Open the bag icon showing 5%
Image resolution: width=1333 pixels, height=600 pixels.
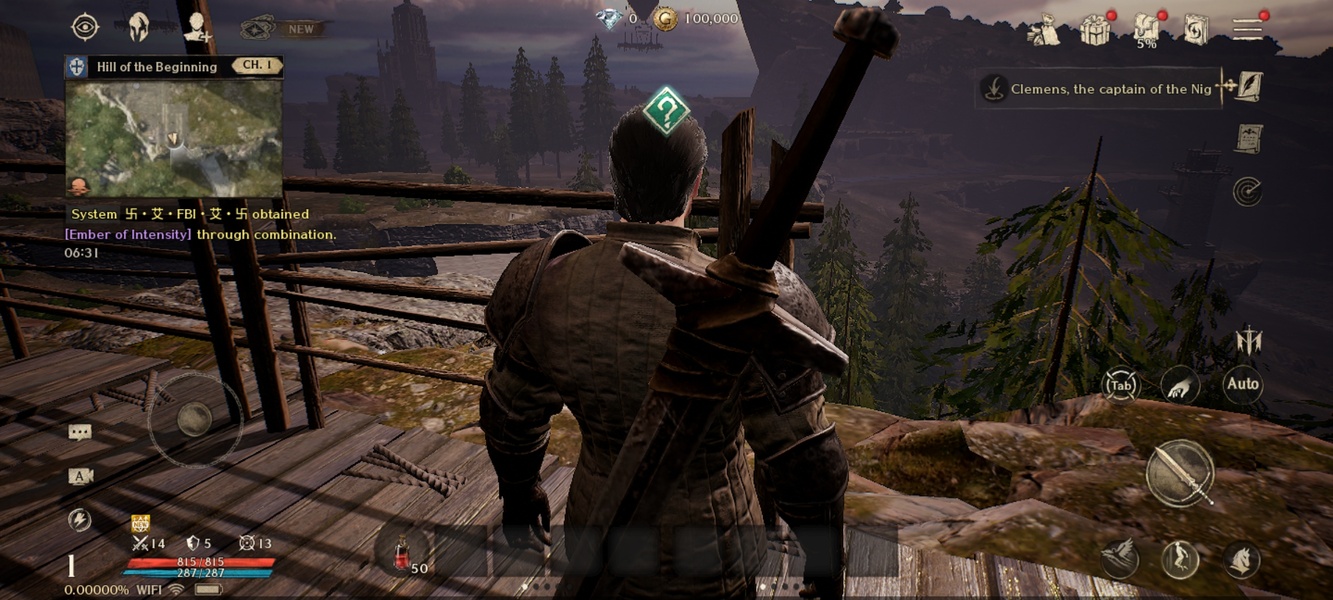click(1146, 29)
